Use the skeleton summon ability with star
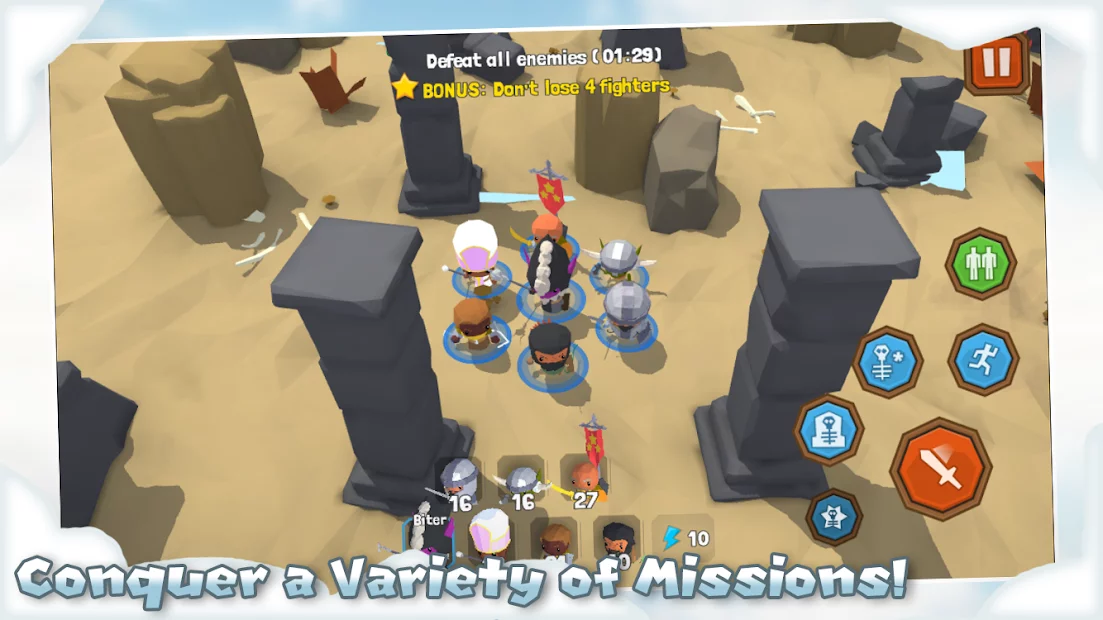This screenshot has width=1103, height=620. coord(887,362)
